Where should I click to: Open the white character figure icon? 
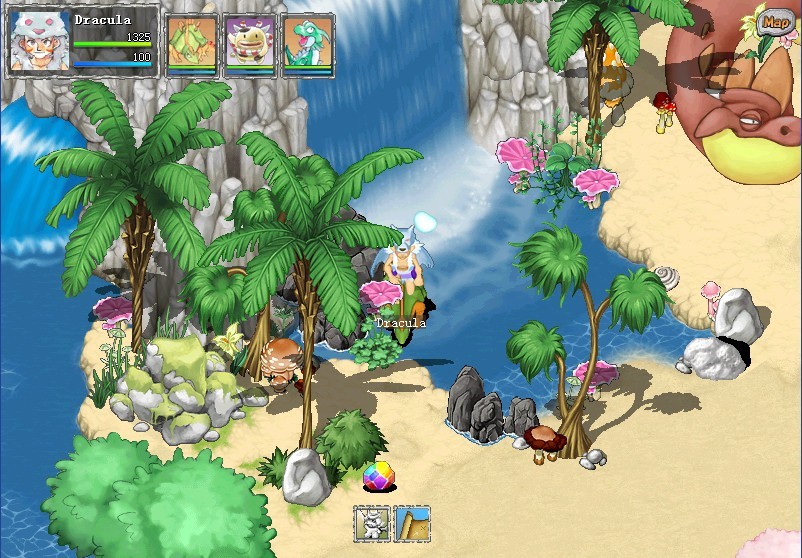click(x=372, y=523)
